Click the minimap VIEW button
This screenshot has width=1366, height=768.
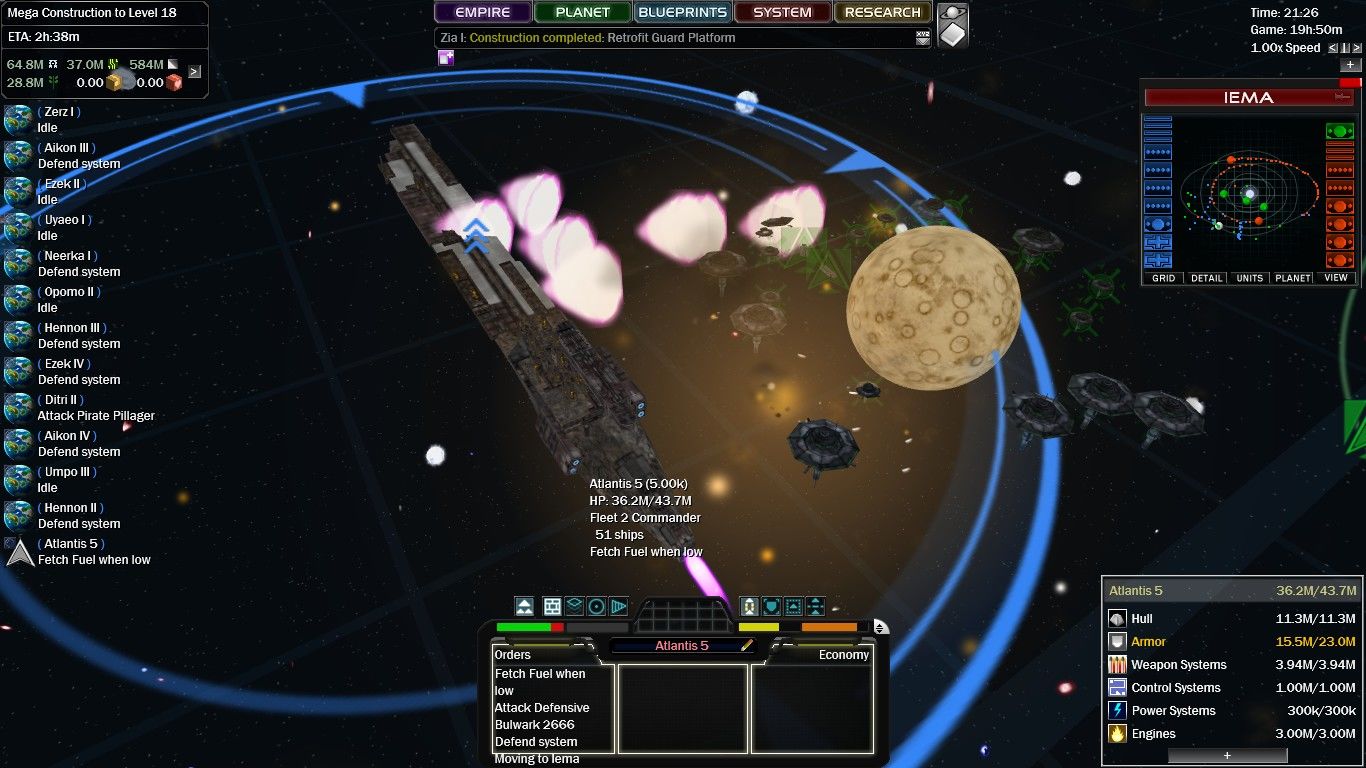click(x=1336, y=278)
